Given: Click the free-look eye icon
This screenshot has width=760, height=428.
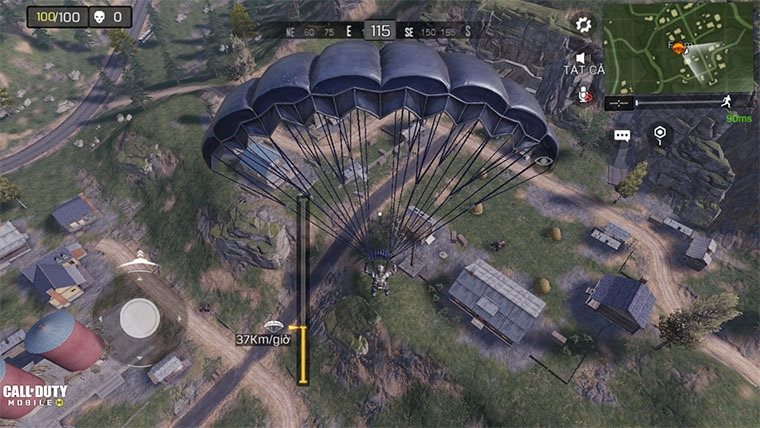Looking at the screenshot, I should (x=543, y=160).
